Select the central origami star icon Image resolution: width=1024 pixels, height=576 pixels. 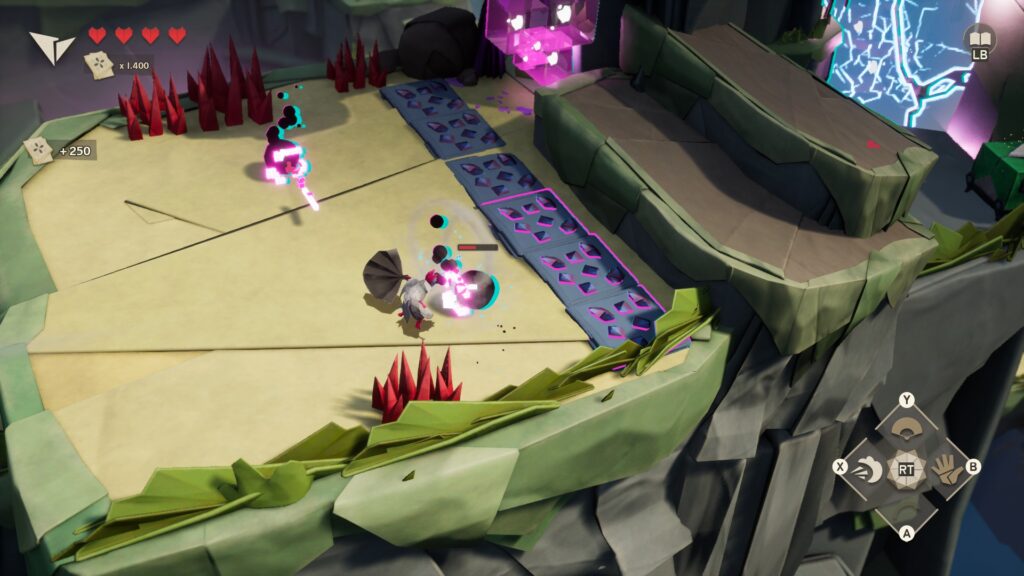(x=906, y=467)
